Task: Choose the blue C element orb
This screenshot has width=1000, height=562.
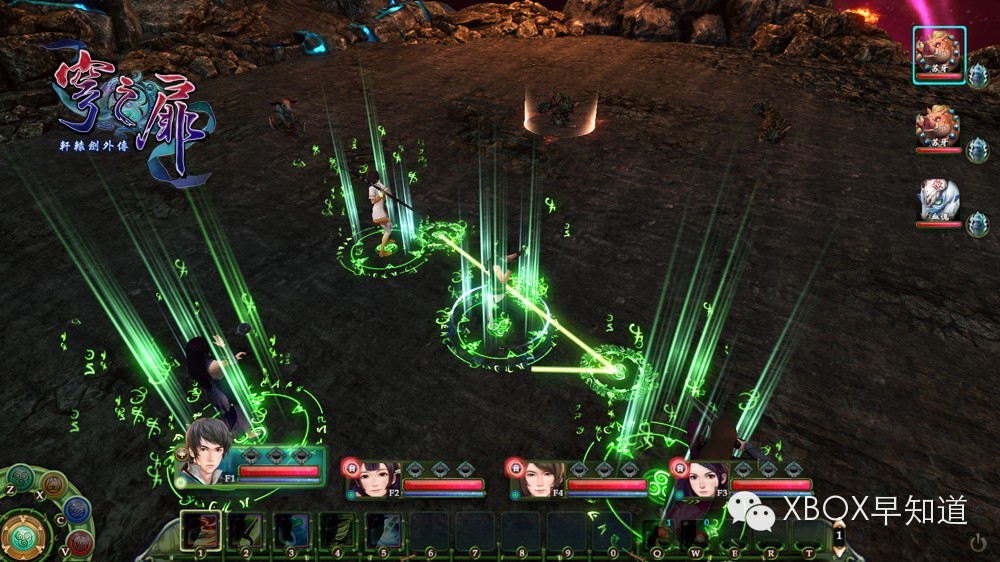Action: (77, 509)
